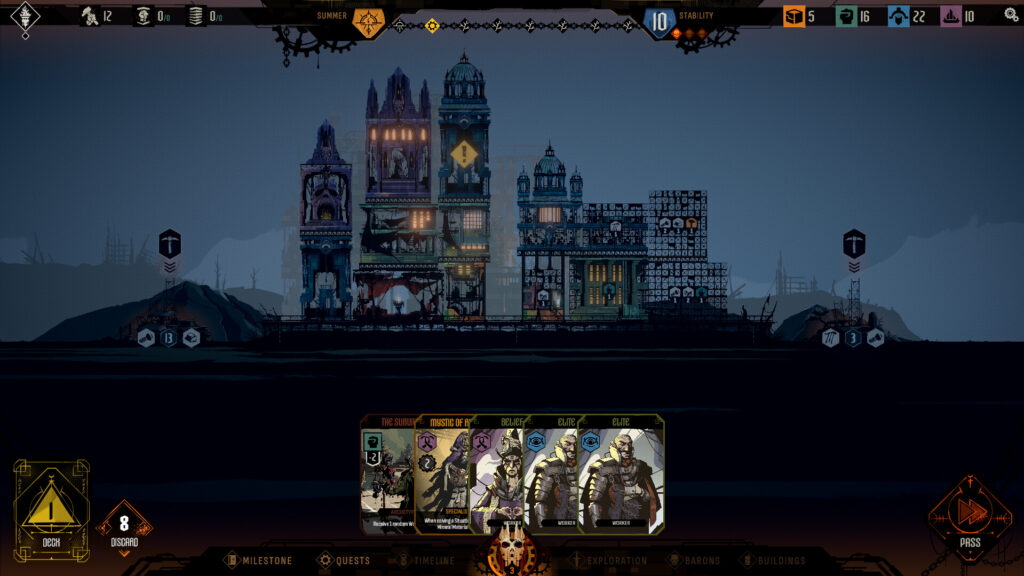View the Barons panel
1024x576 pixels.
tap(695, 561)
